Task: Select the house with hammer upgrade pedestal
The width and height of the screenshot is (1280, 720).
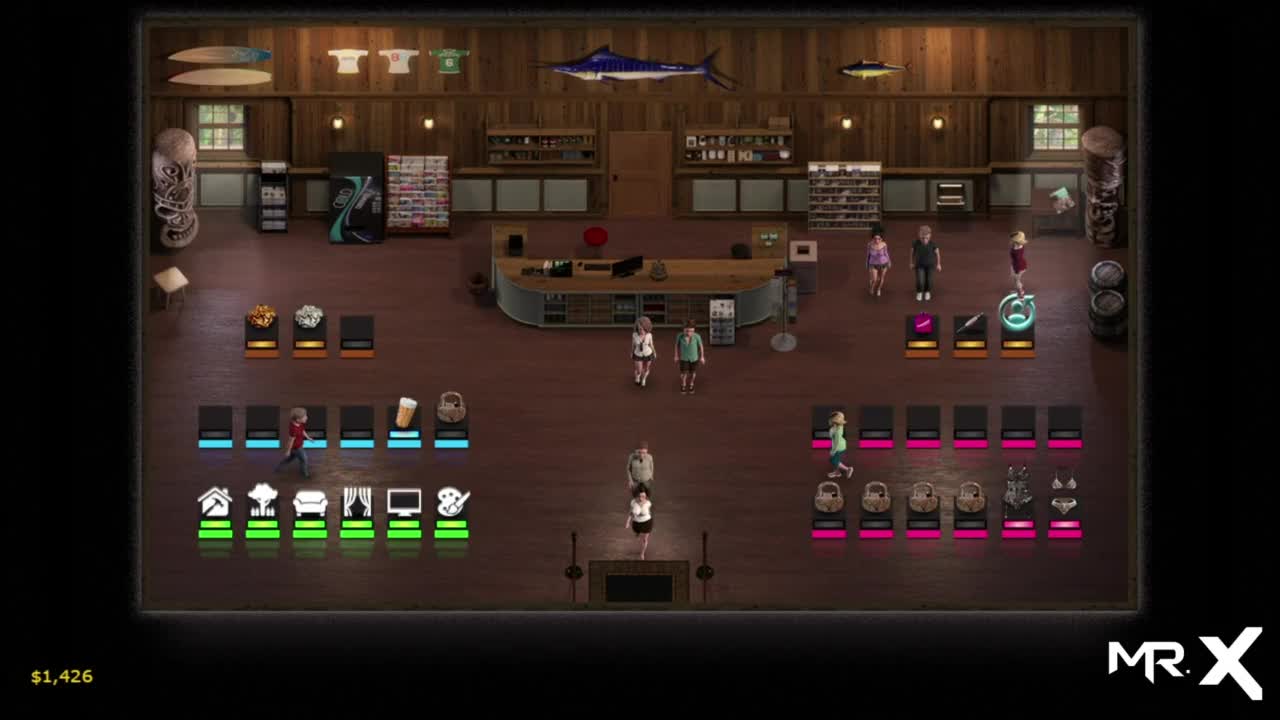Action: 215,502
